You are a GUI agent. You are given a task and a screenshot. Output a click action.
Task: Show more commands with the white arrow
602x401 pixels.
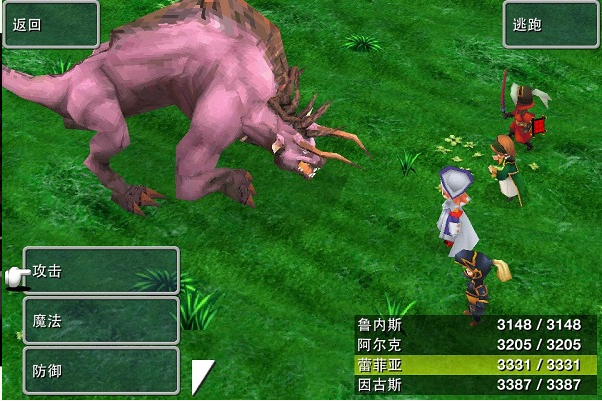(x=202, y=375)
